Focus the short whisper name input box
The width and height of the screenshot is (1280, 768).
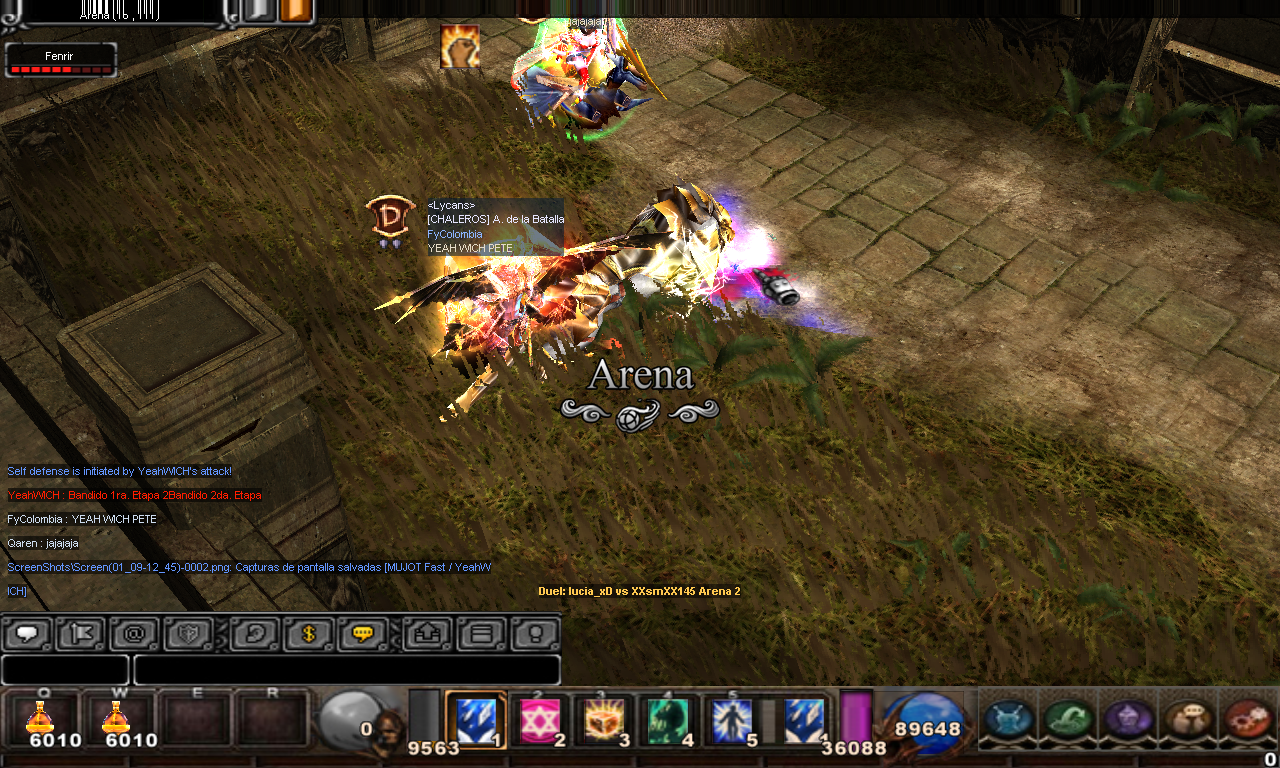65,670
